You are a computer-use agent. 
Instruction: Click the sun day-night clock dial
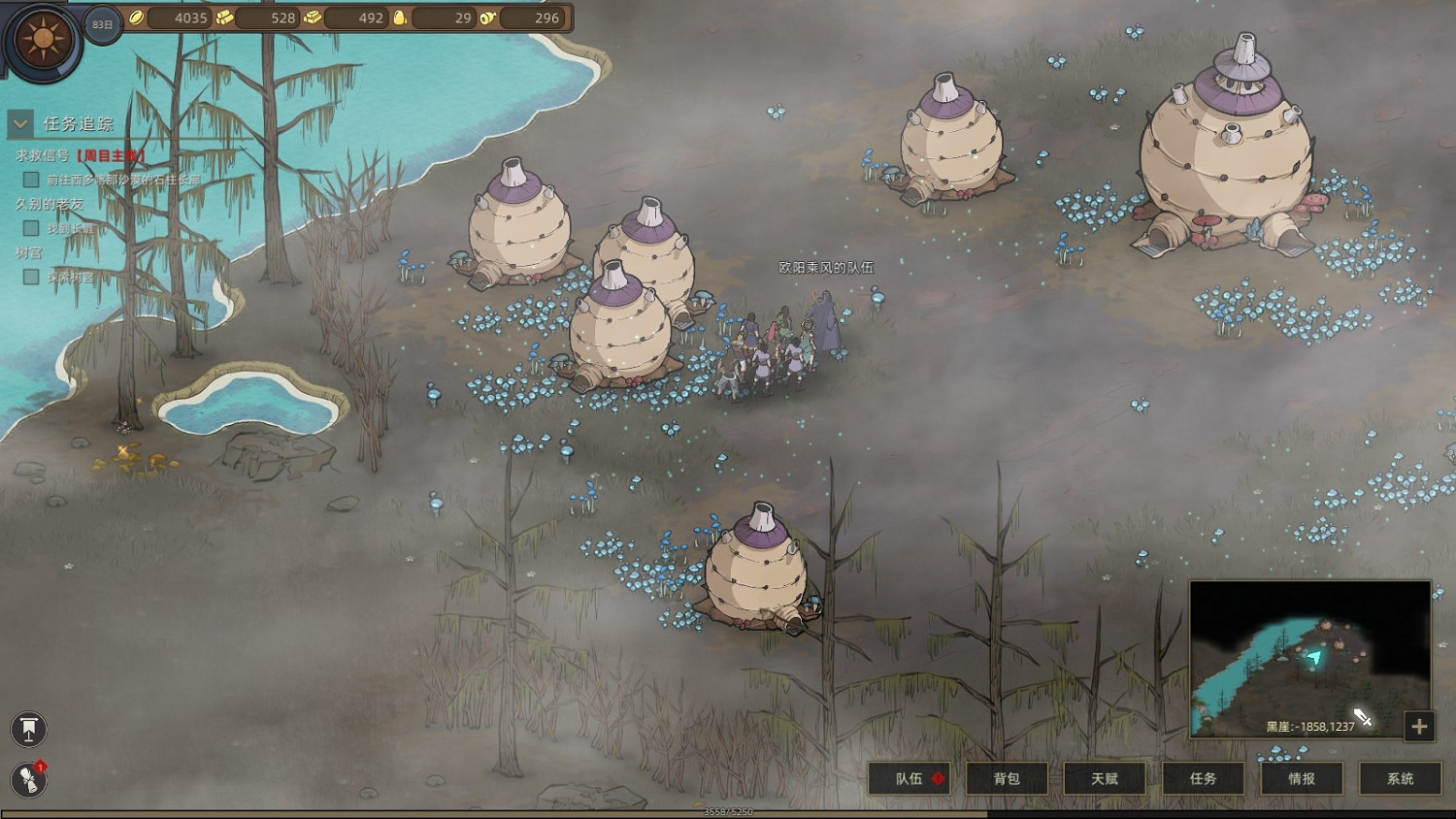coord(43,41)
